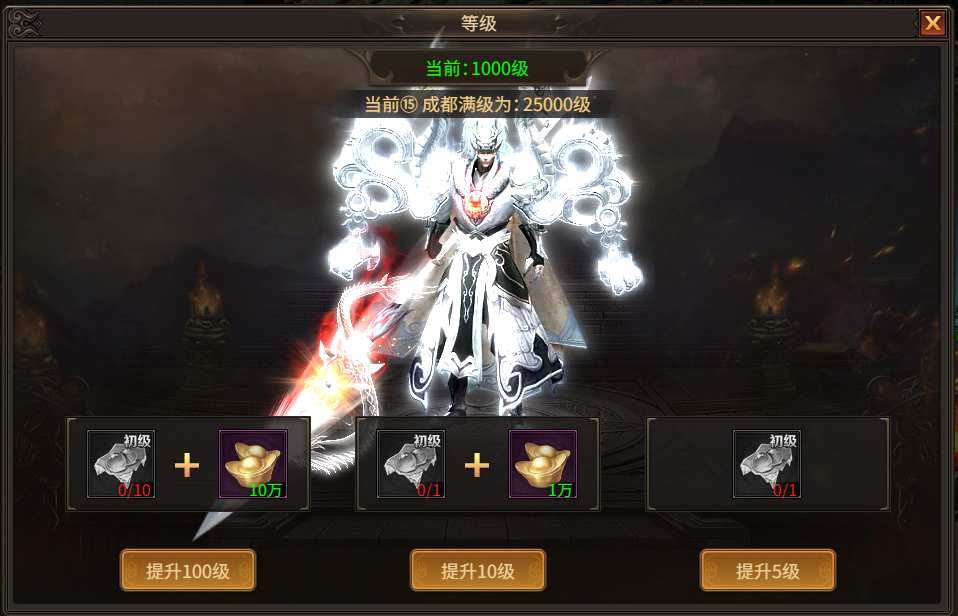
Task: Select the 初级 material showing 0/10
Action: coord(121,464)
